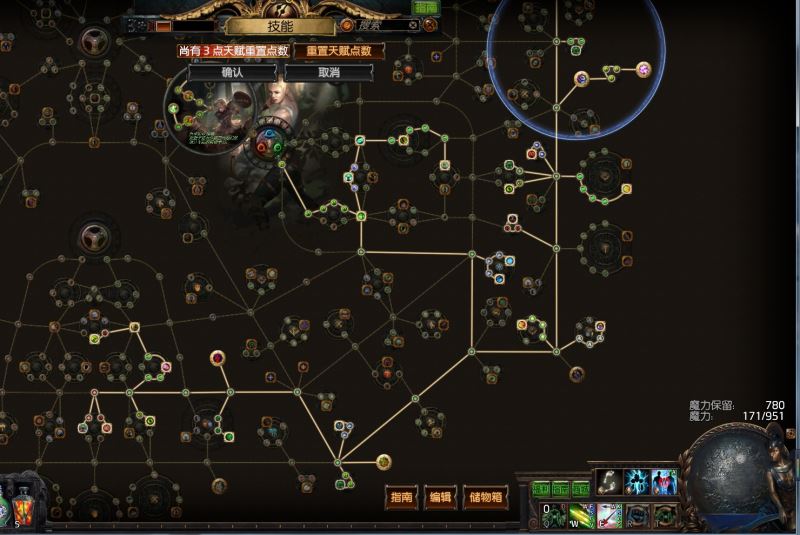Clear the search field with its small x
800x535 pixels.
413,25
